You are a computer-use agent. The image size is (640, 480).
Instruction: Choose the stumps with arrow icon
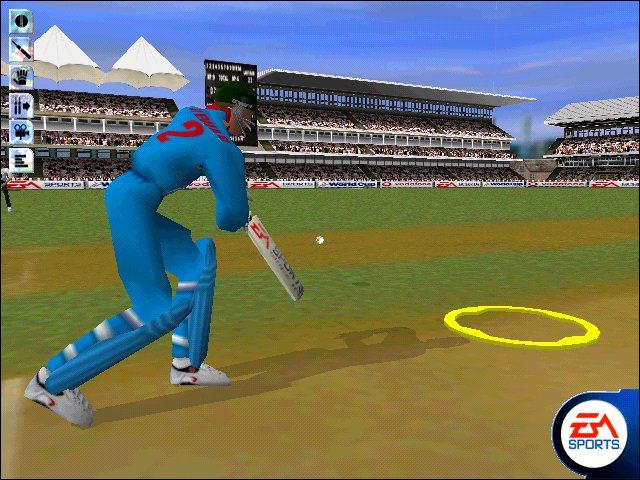tap(21, 103)
